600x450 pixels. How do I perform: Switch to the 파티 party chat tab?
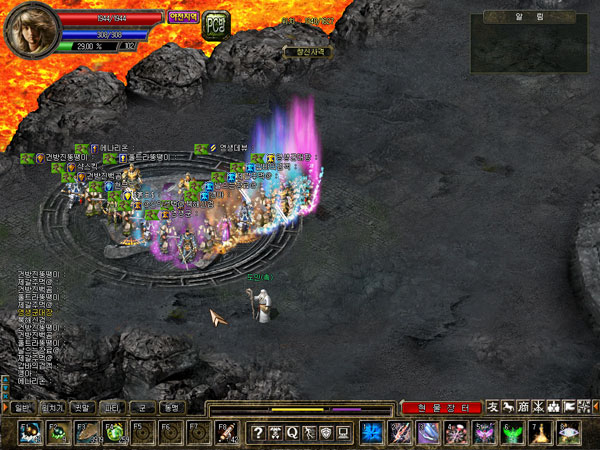112,408
